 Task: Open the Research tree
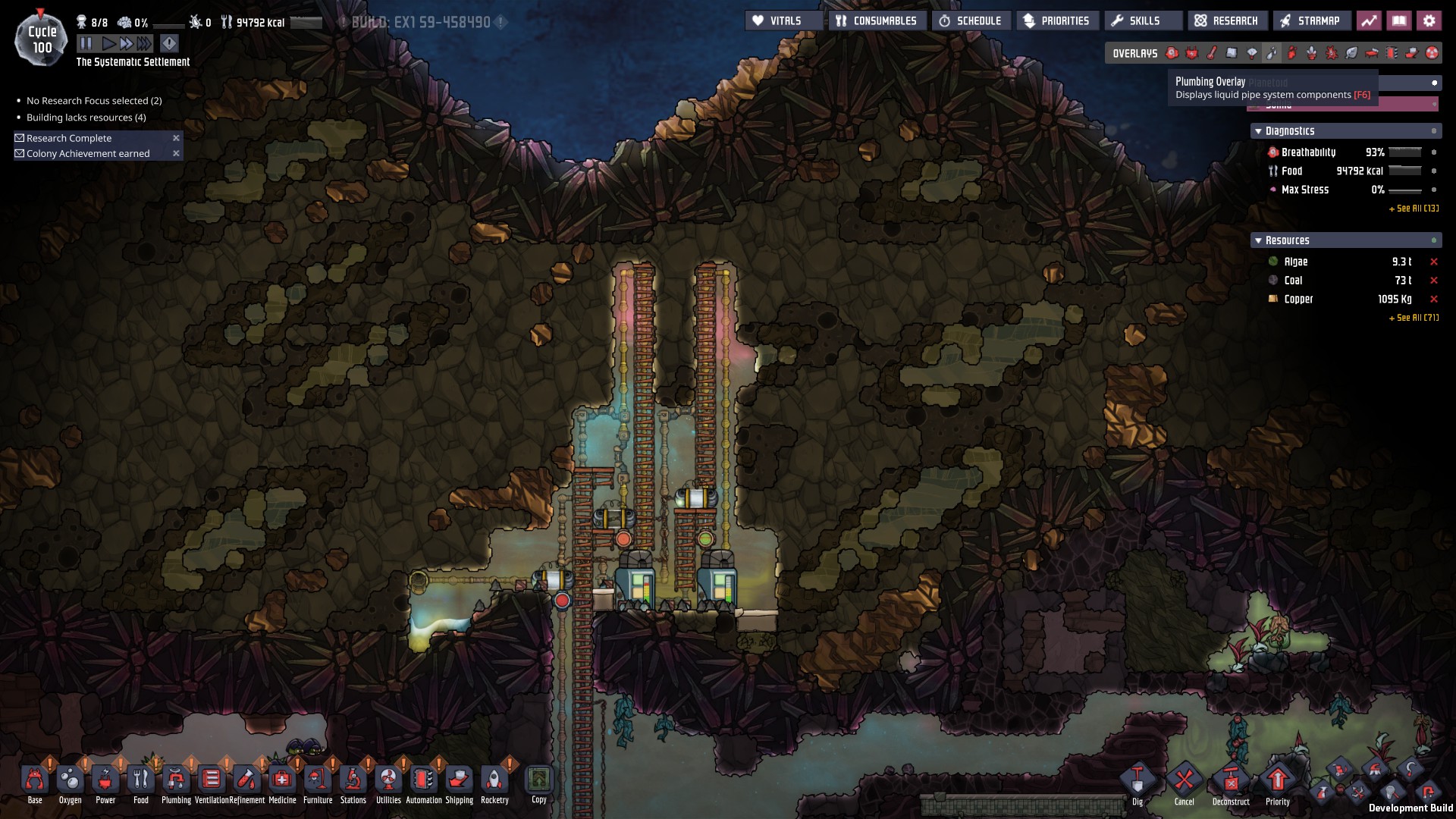point(1226,21)
